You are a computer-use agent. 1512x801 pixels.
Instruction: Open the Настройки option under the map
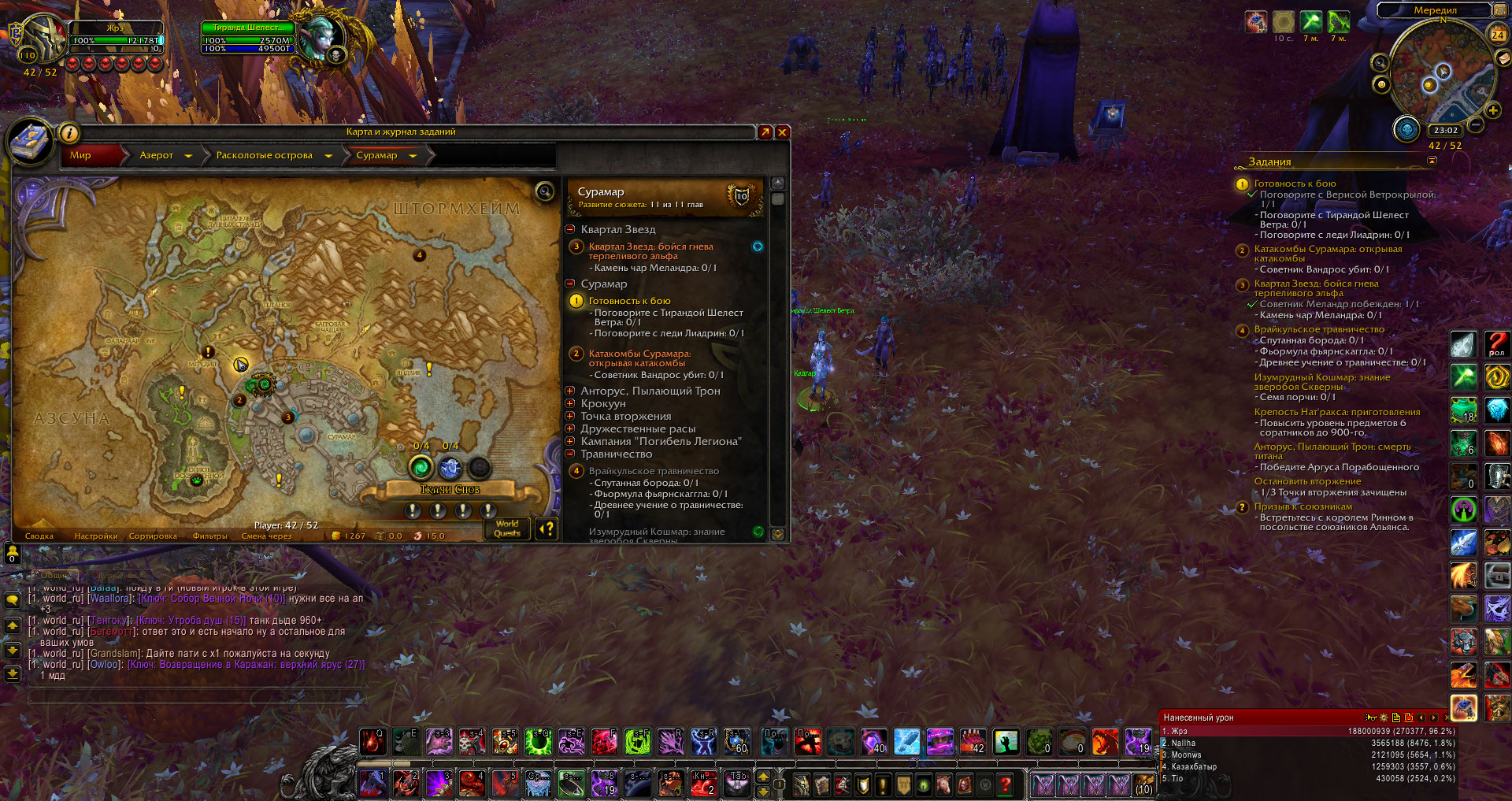pos(96,536)
